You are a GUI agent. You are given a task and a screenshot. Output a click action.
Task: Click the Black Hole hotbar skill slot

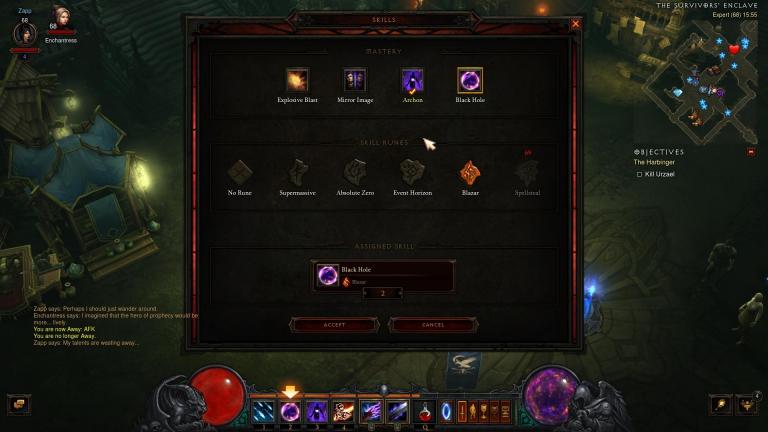pos(290,410)
